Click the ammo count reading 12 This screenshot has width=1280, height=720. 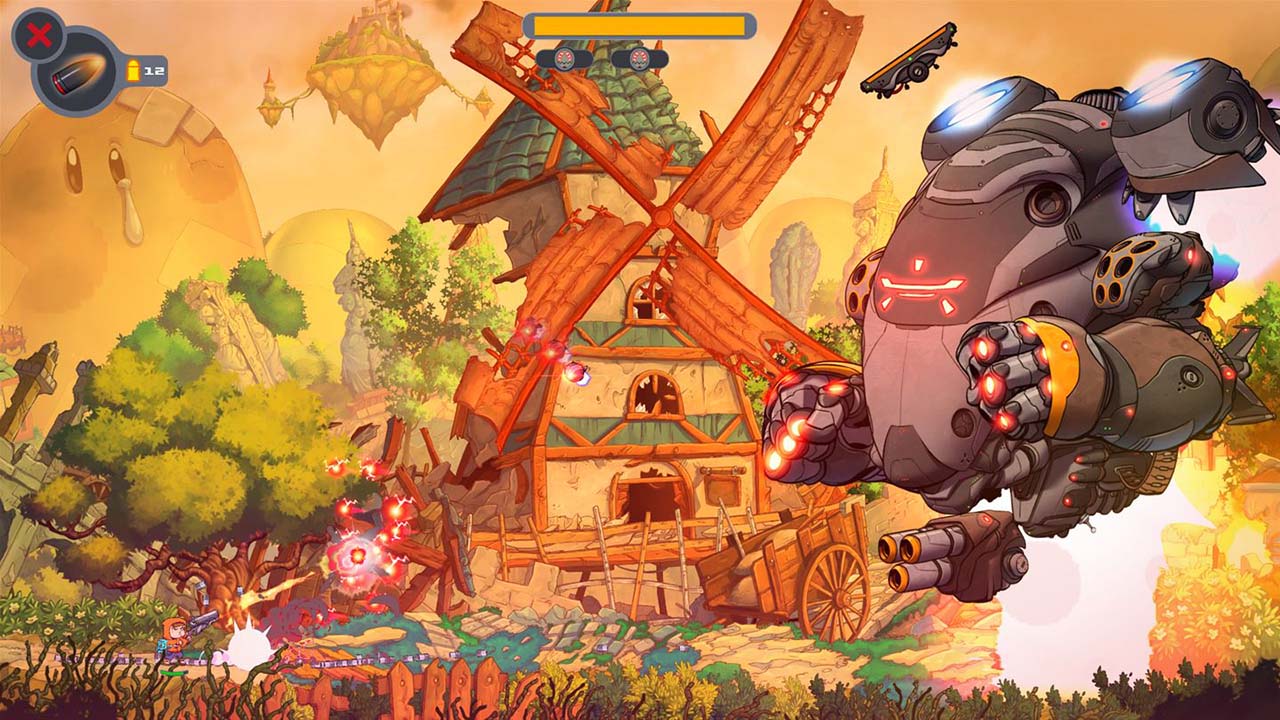pos(152,69)
